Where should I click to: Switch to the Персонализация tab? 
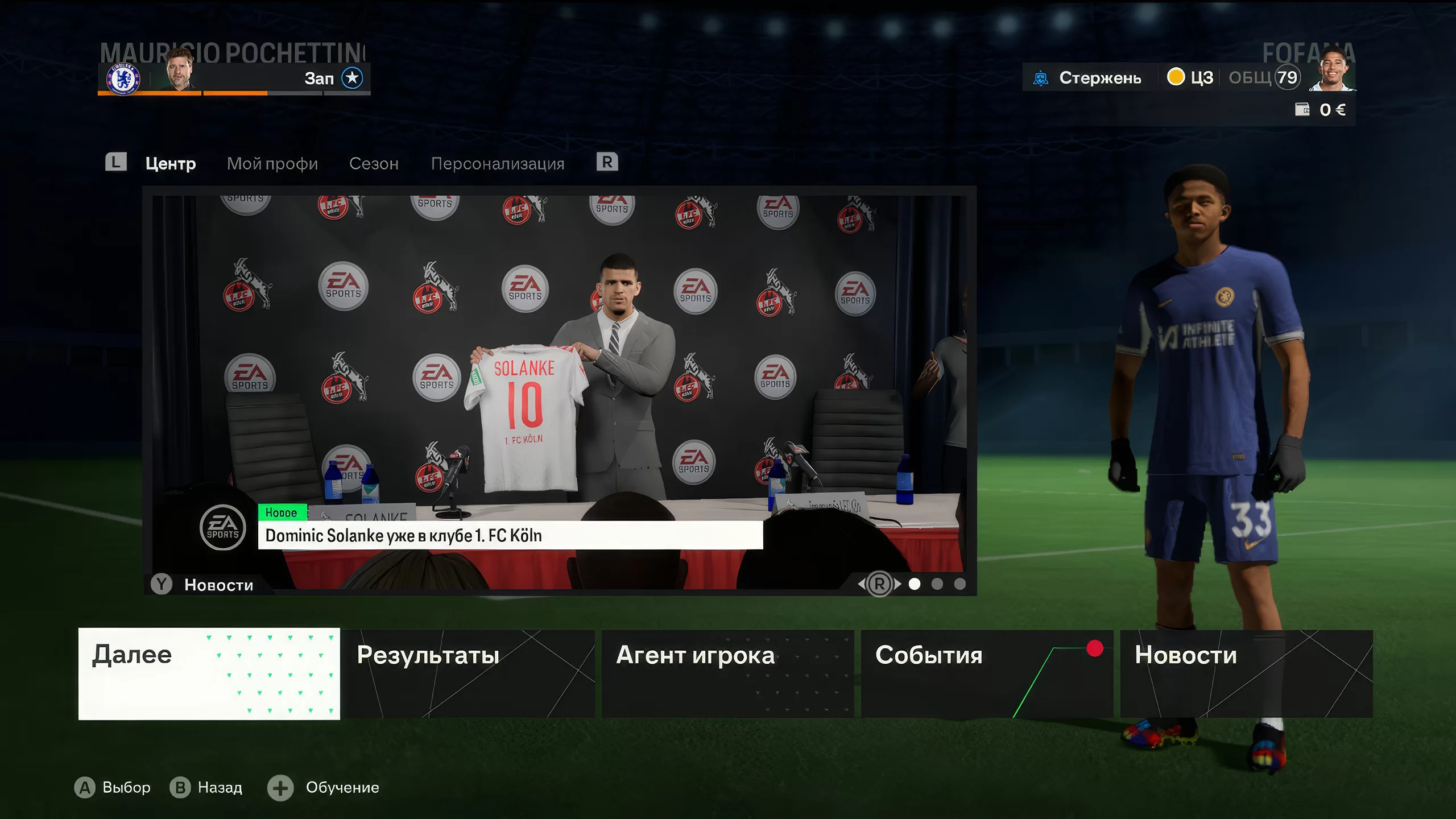tap(498, 164)
